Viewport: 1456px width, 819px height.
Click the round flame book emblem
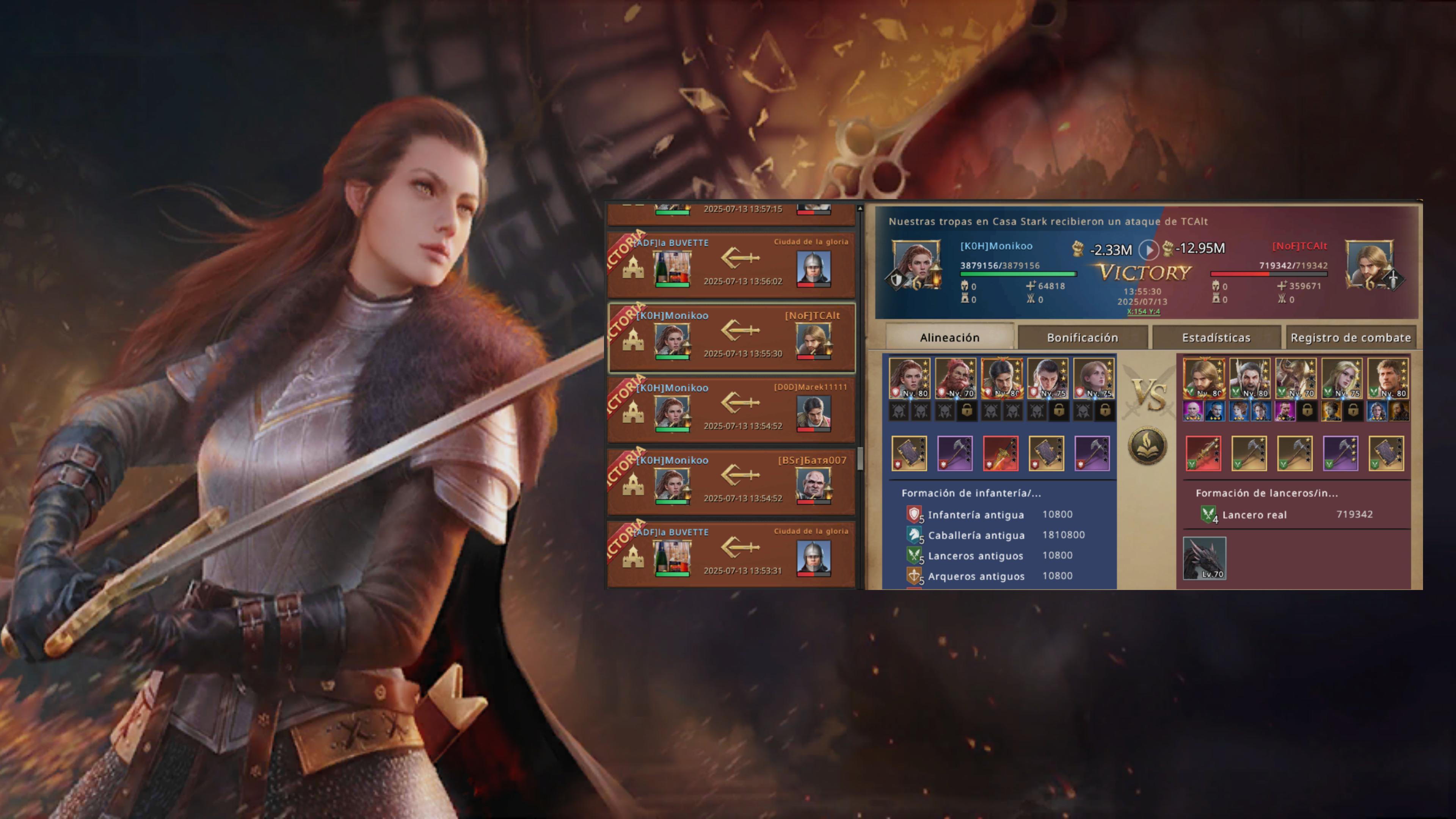(1147, 446)
